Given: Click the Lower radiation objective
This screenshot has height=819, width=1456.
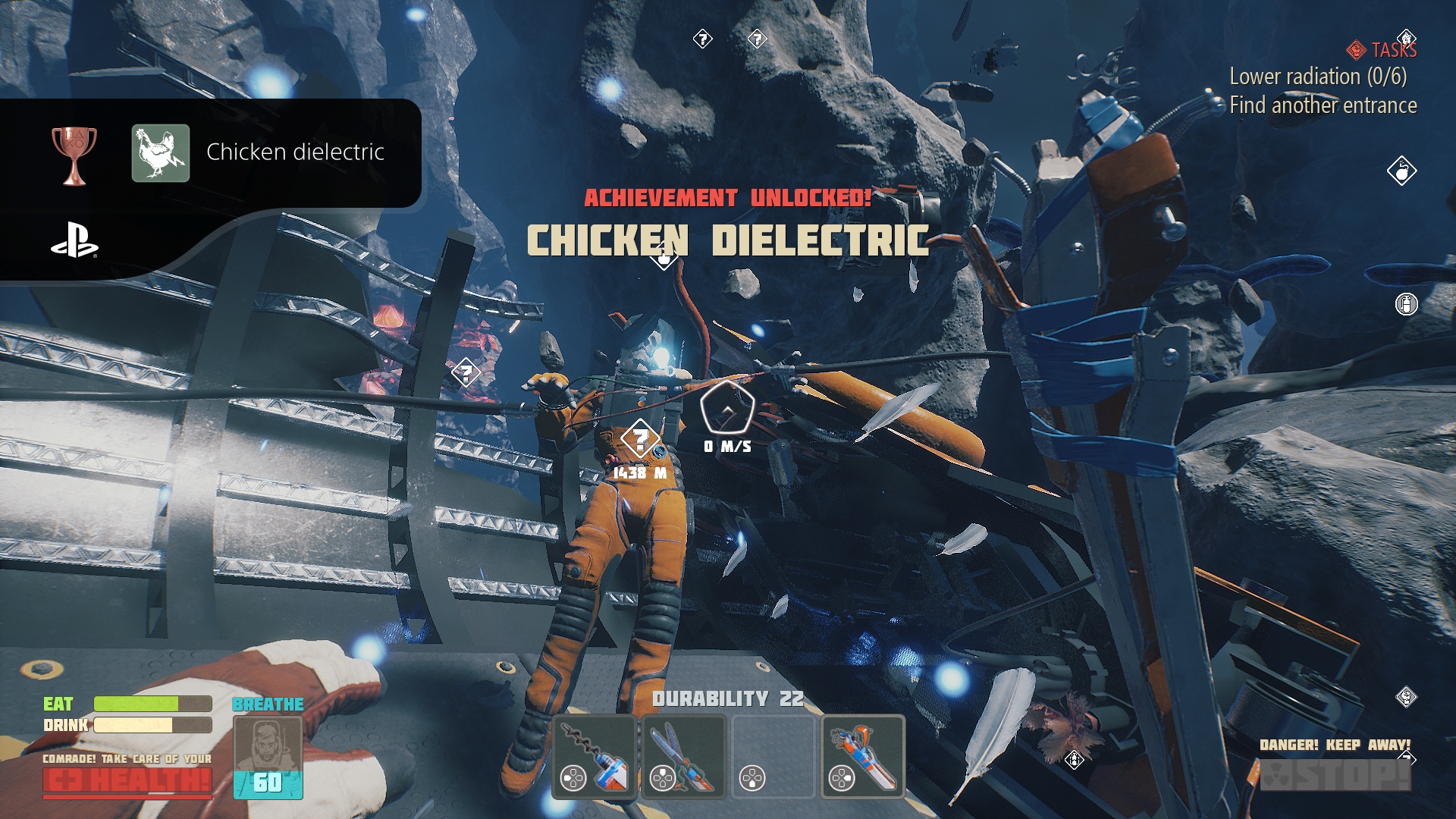Looking at the screenshot, I should tap(1317, 77).
